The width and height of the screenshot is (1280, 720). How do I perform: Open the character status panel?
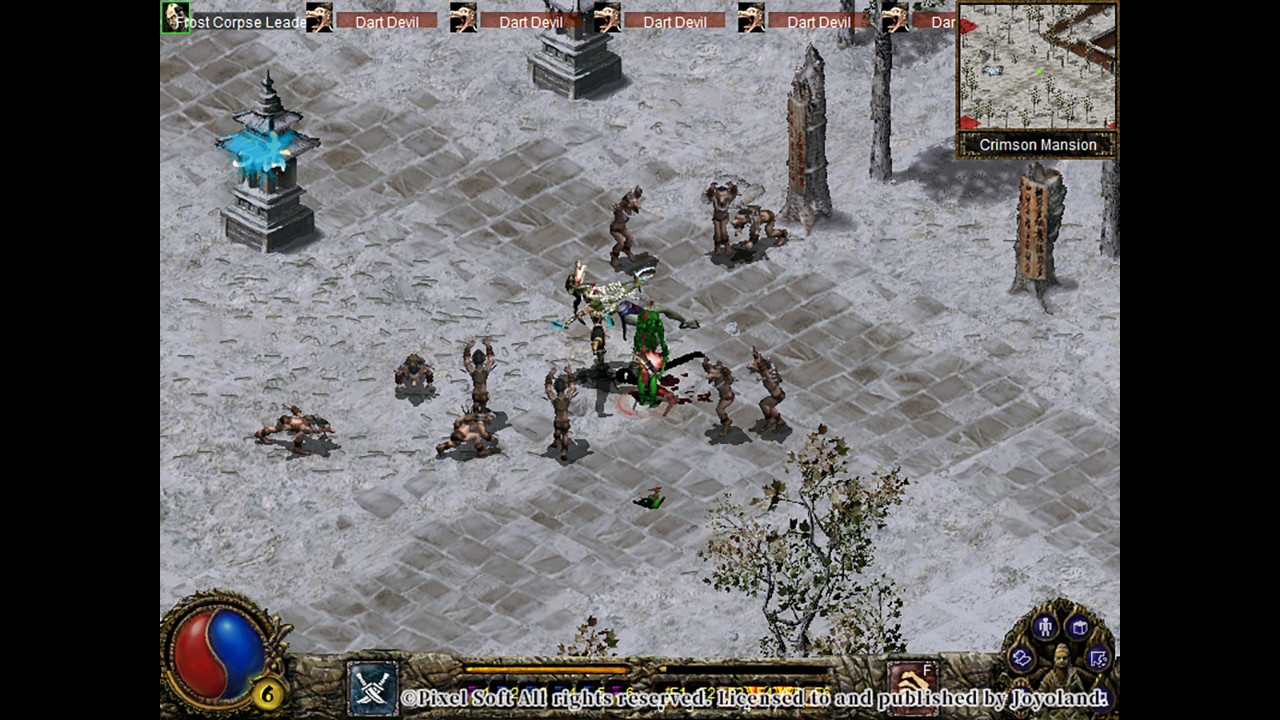(x=1044, y=625)
